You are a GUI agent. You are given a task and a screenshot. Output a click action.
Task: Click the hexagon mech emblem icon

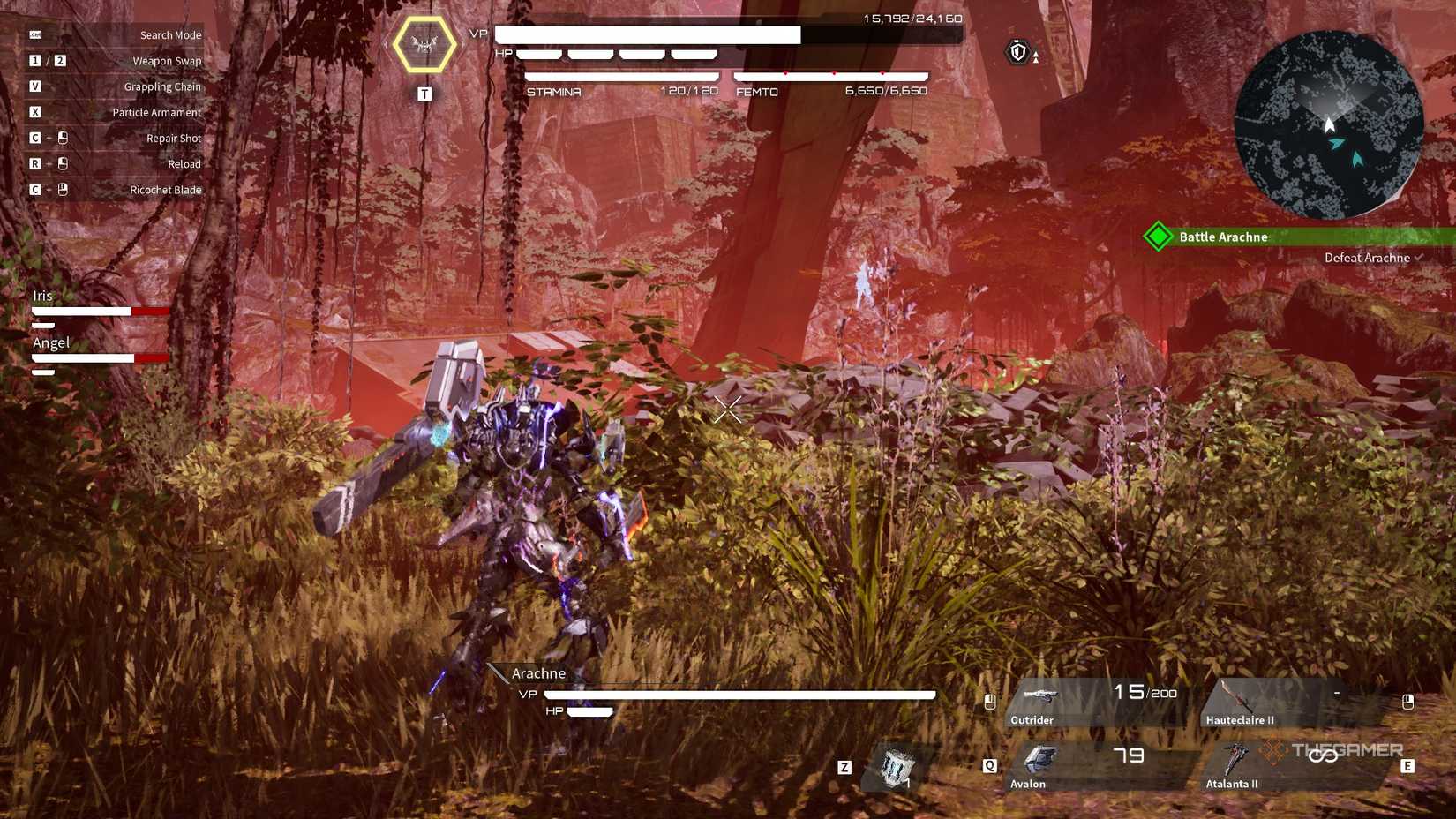tap(424, 44)
